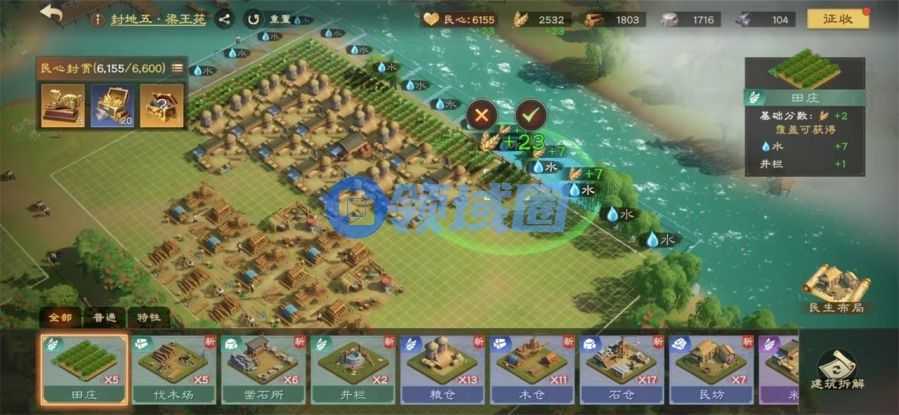
Task: Switch to the 普通 tab
Action: point(104,317)
